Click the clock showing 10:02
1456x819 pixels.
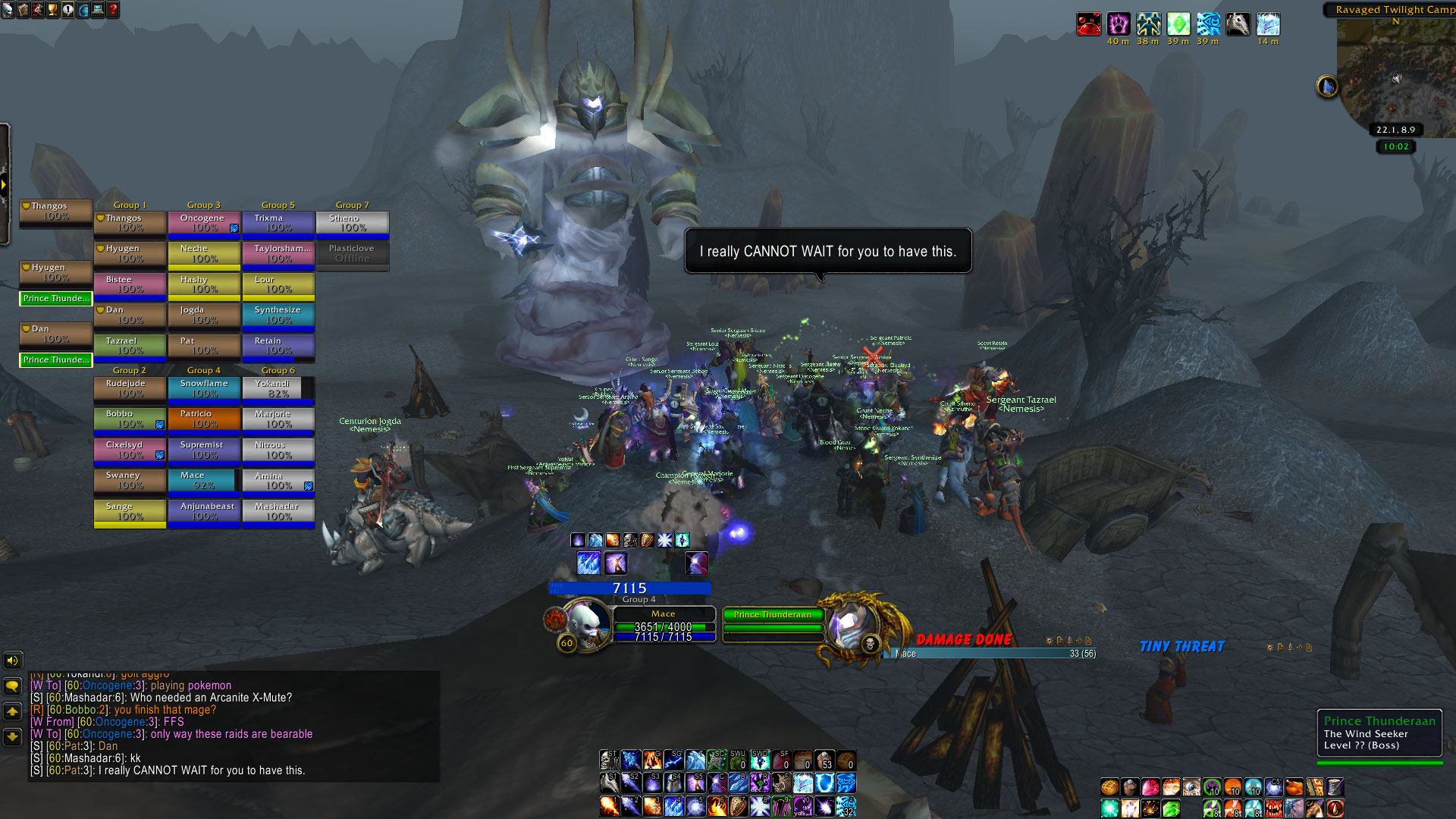click(x=1395, y=147)
